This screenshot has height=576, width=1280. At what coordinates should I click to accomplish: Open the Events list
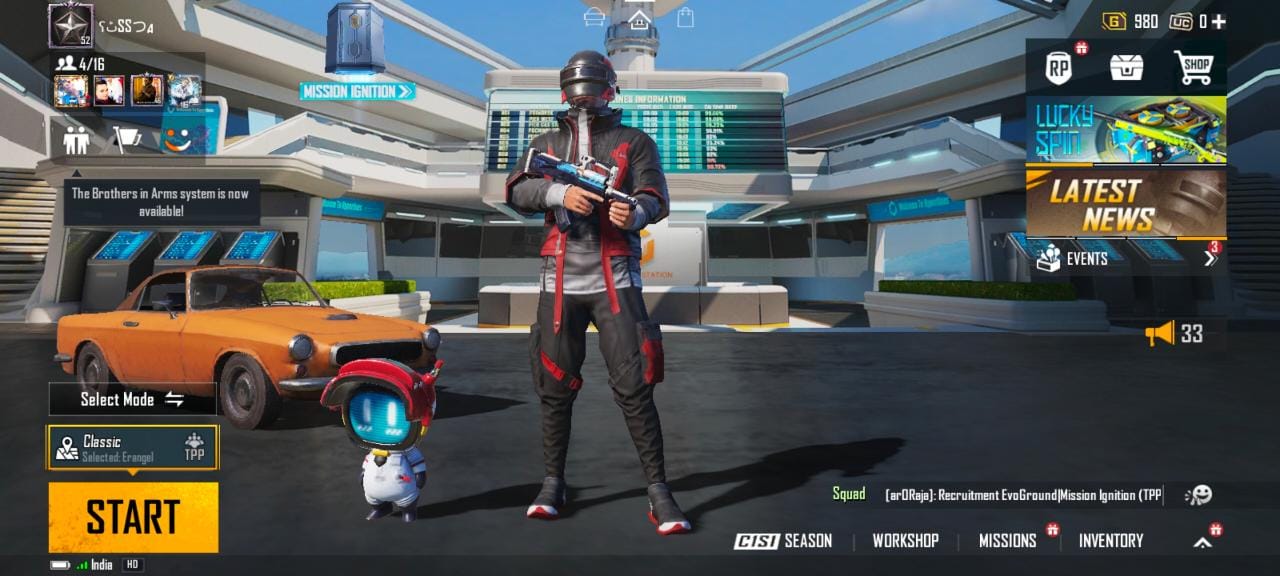click(x=1126, y=258)
